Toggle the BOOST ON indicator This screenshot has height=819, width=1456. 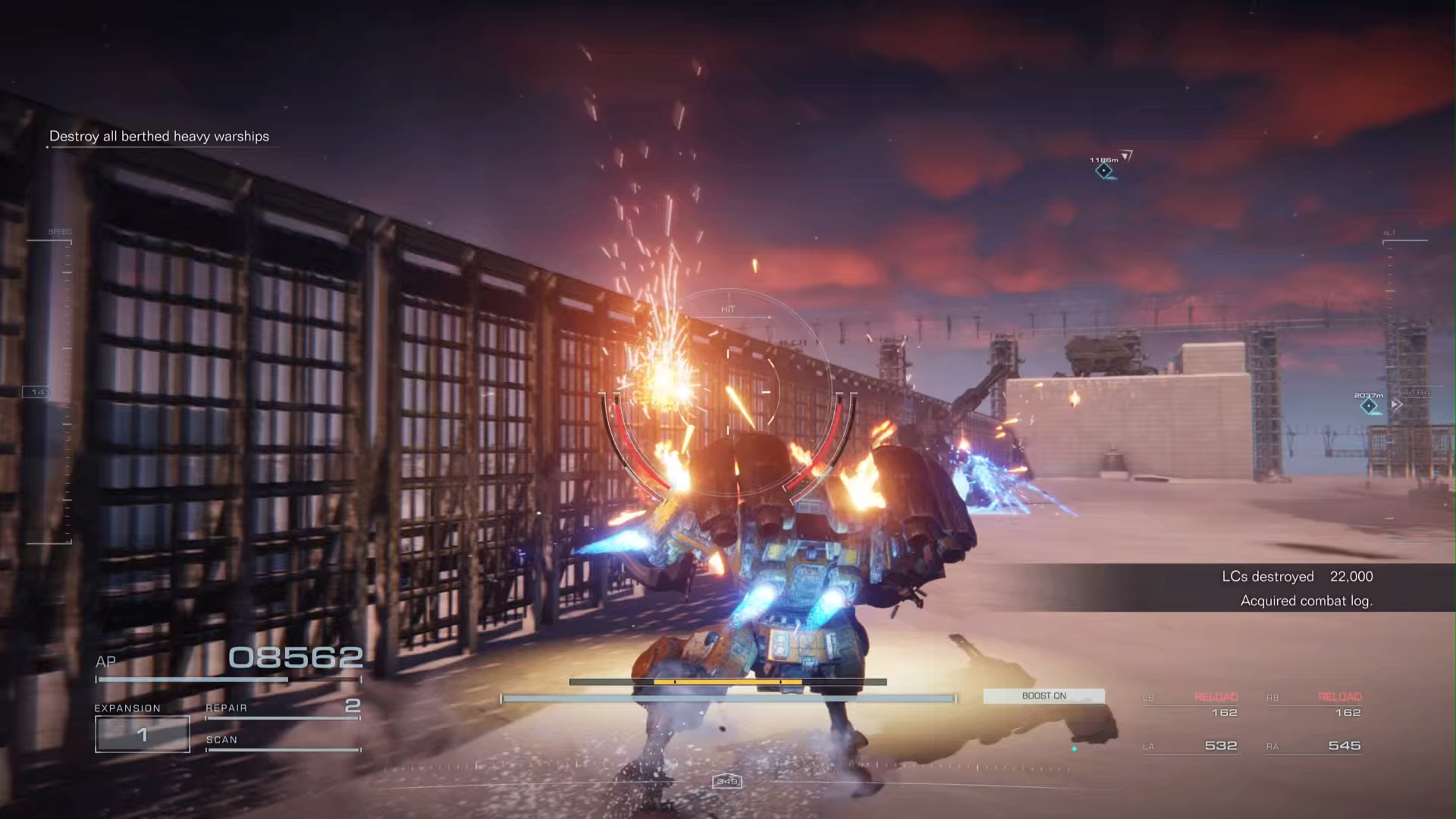tap(1043, 696)
